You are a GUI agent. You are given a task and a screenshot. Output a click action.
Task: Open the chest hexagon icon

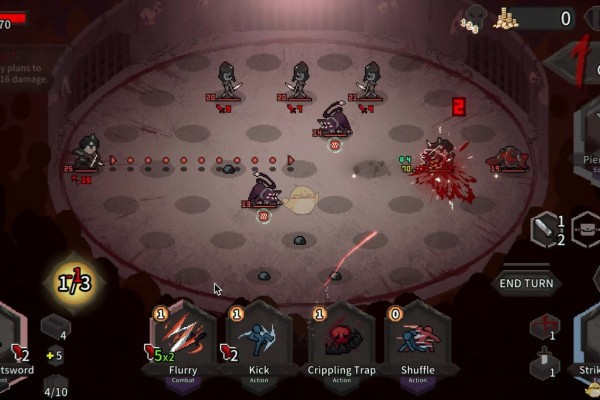586,229
